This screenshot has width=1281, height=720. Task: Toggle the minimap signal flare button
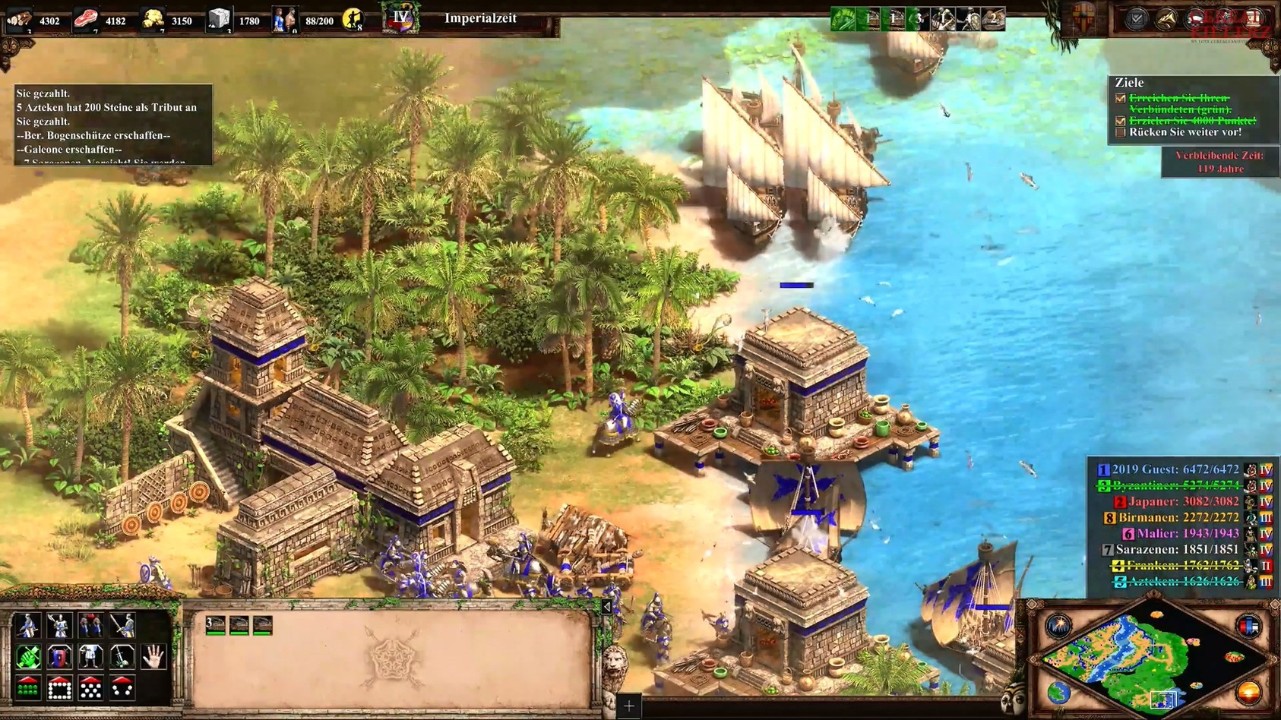click(1058, 627)
